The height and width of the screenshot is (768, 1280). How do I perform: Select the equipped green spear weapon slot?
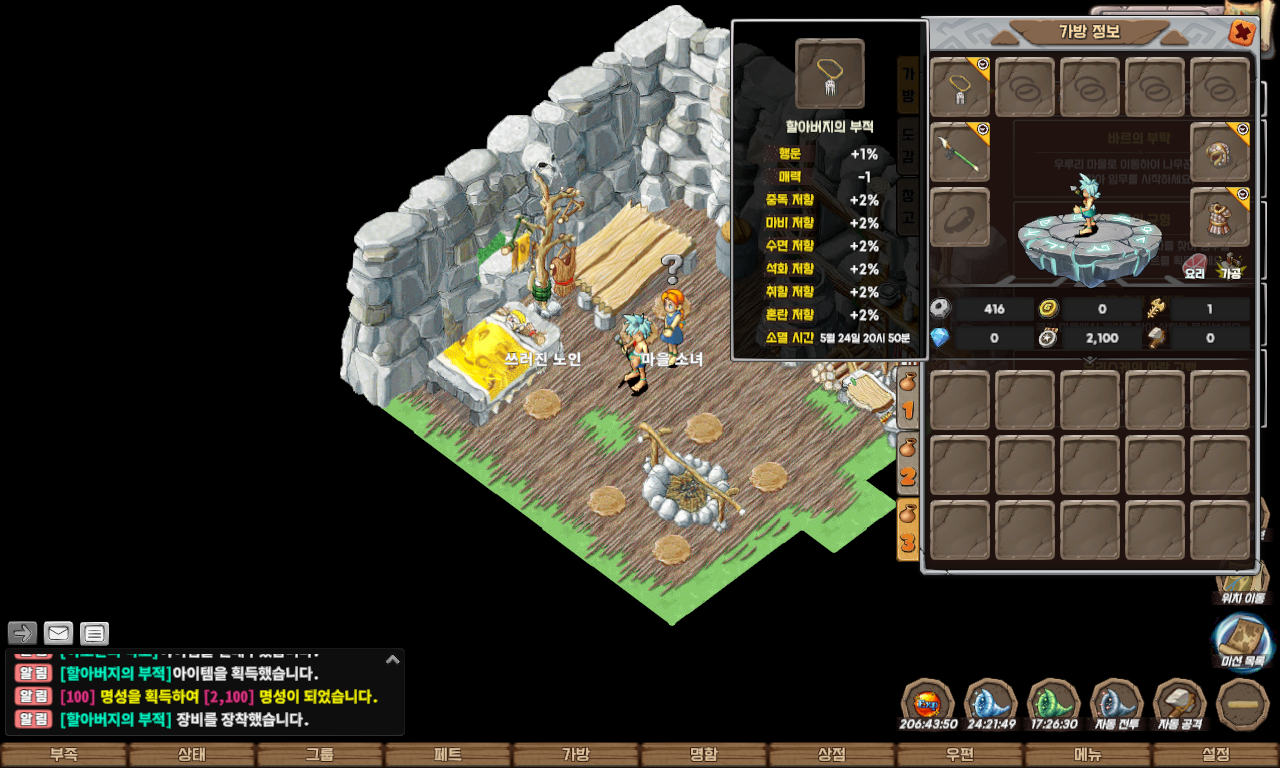coord(960,152)
